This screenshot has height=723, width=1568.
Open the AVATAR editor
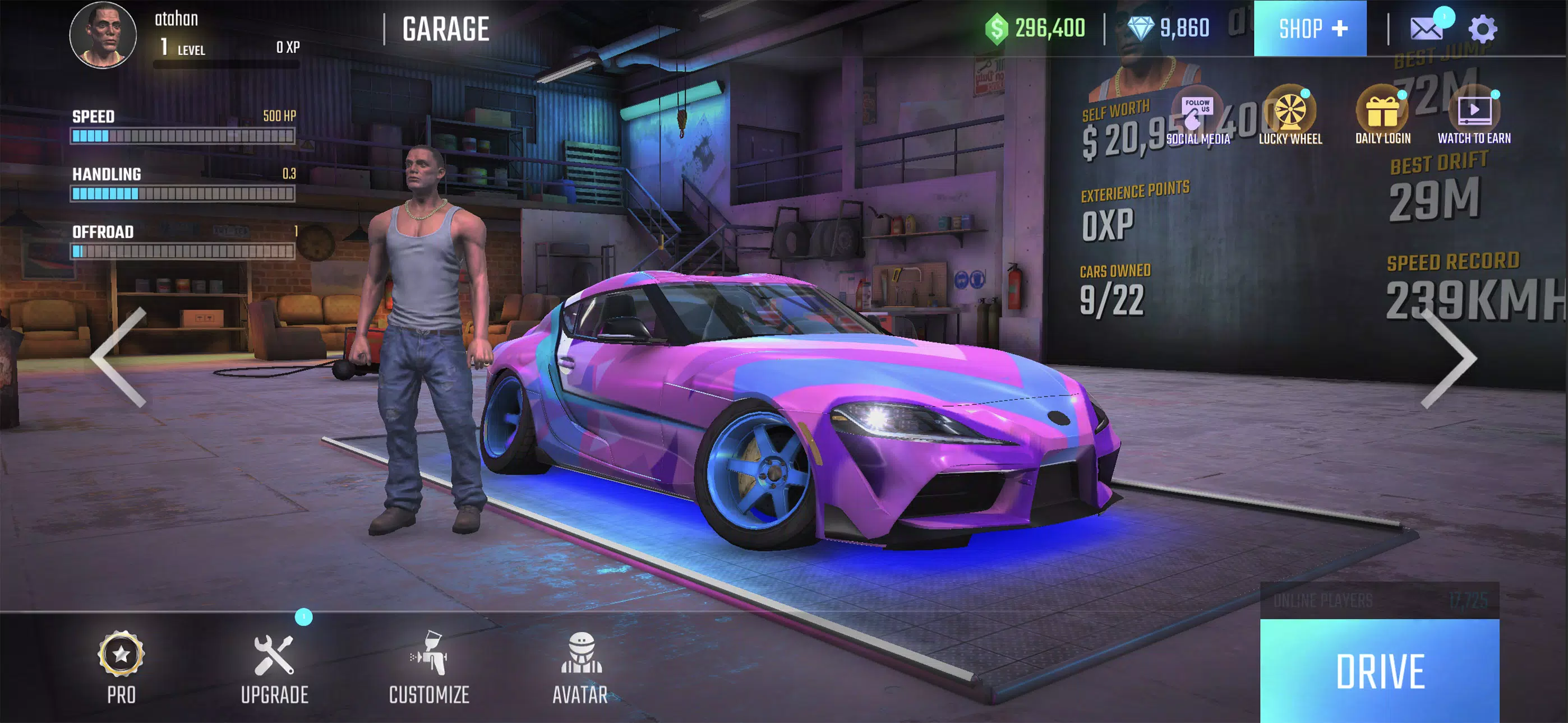580,667
